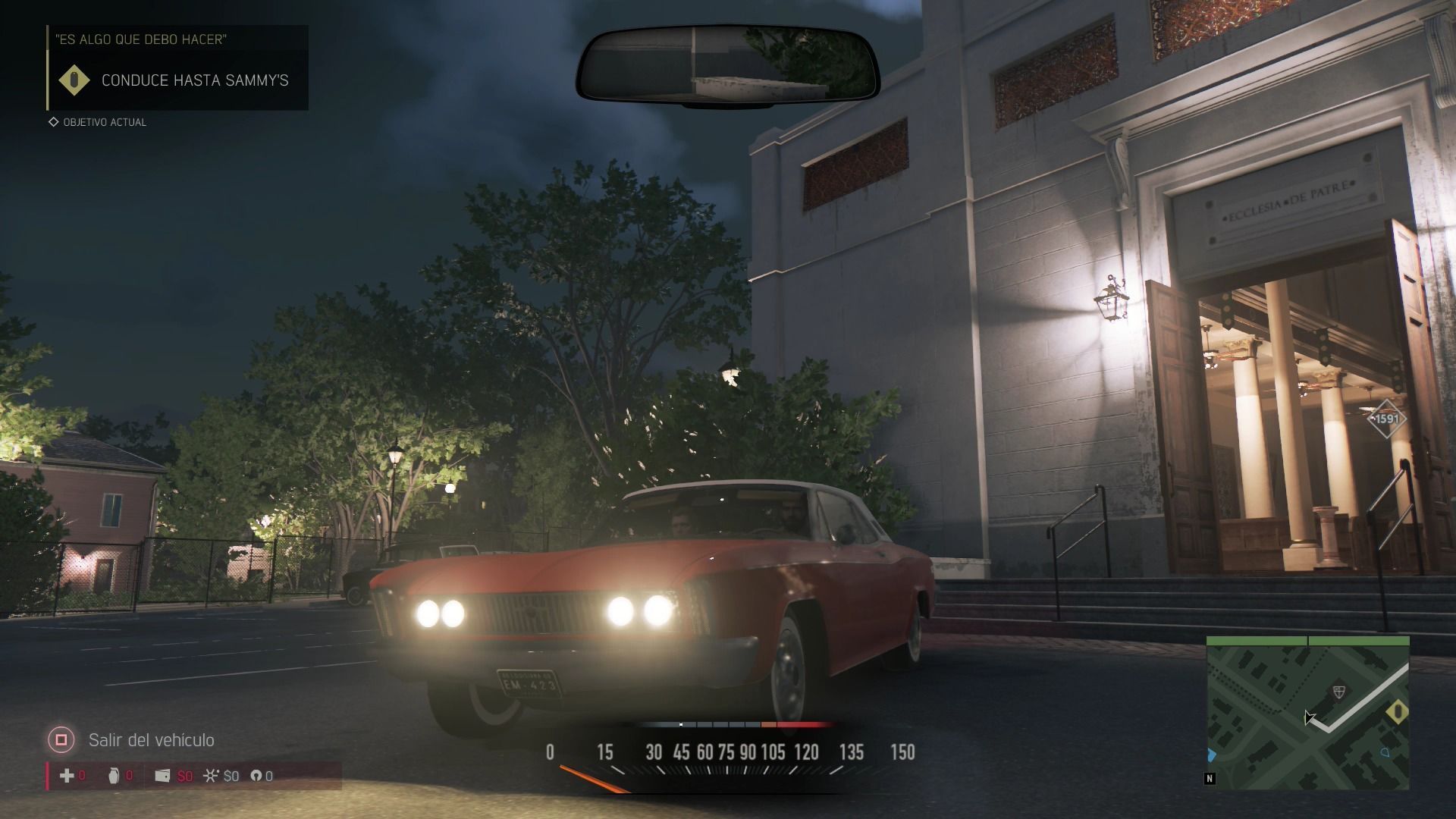
Task: Click the minimap north indicator
Action: coord(1210,779)
